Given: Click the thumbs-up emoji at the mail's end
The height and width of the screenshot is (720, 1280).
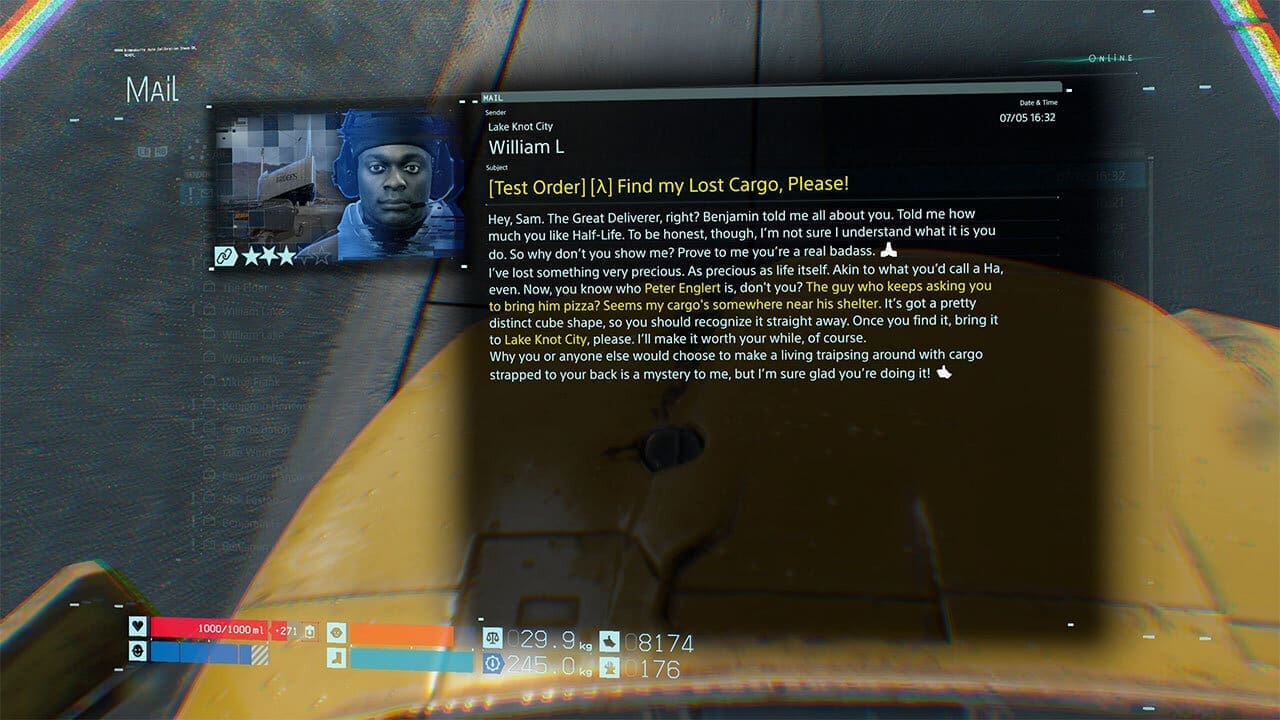Looking at the screenshot, I should 945,370.
